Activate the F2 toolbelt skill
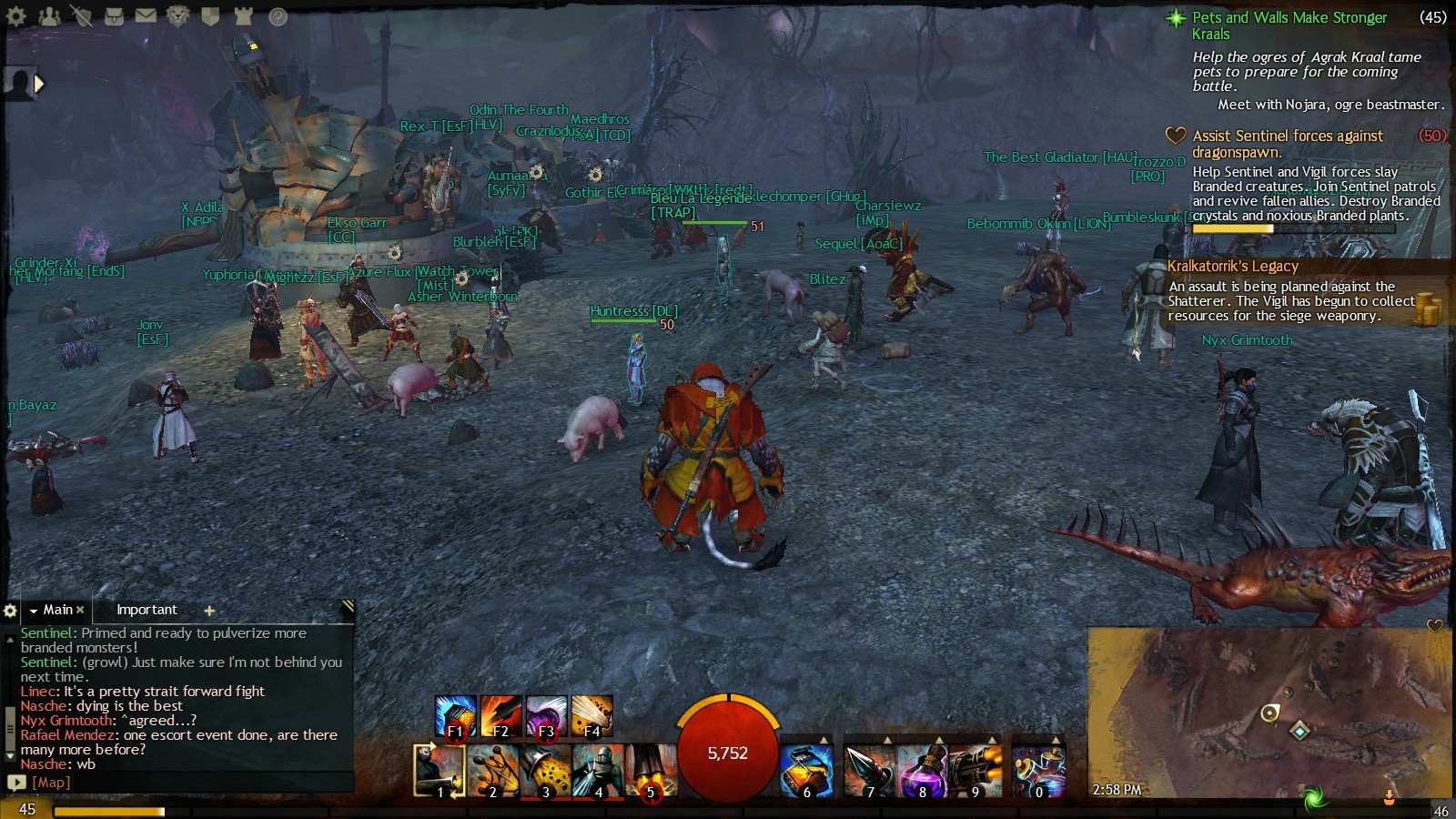 [500, 716]
